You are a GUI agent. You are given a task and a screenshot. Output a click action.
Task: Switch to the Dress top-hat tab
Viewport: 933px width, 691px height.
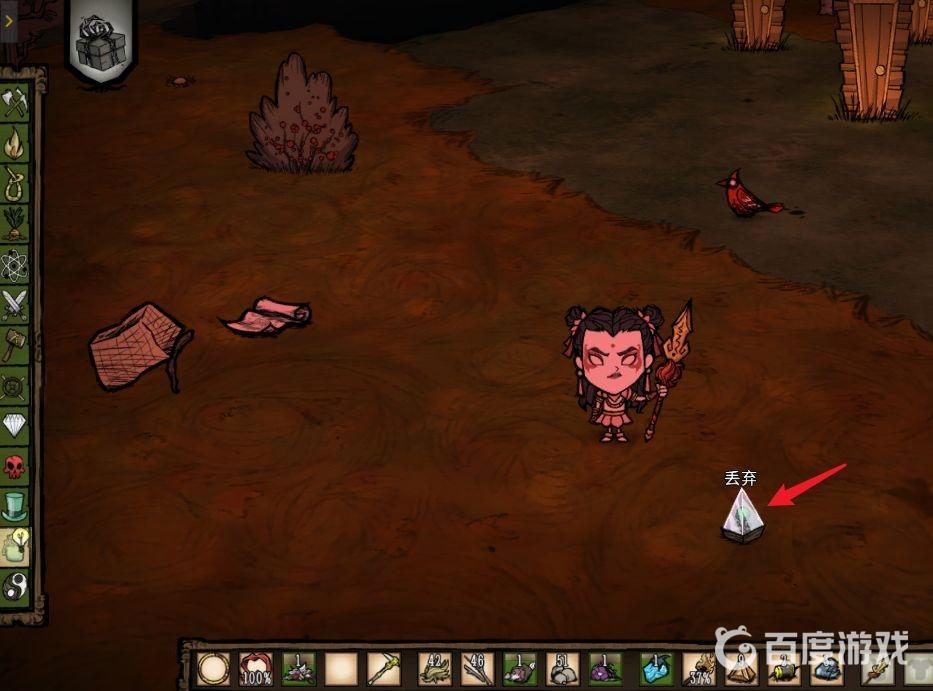pyautogui.click(x=14, y=507)
